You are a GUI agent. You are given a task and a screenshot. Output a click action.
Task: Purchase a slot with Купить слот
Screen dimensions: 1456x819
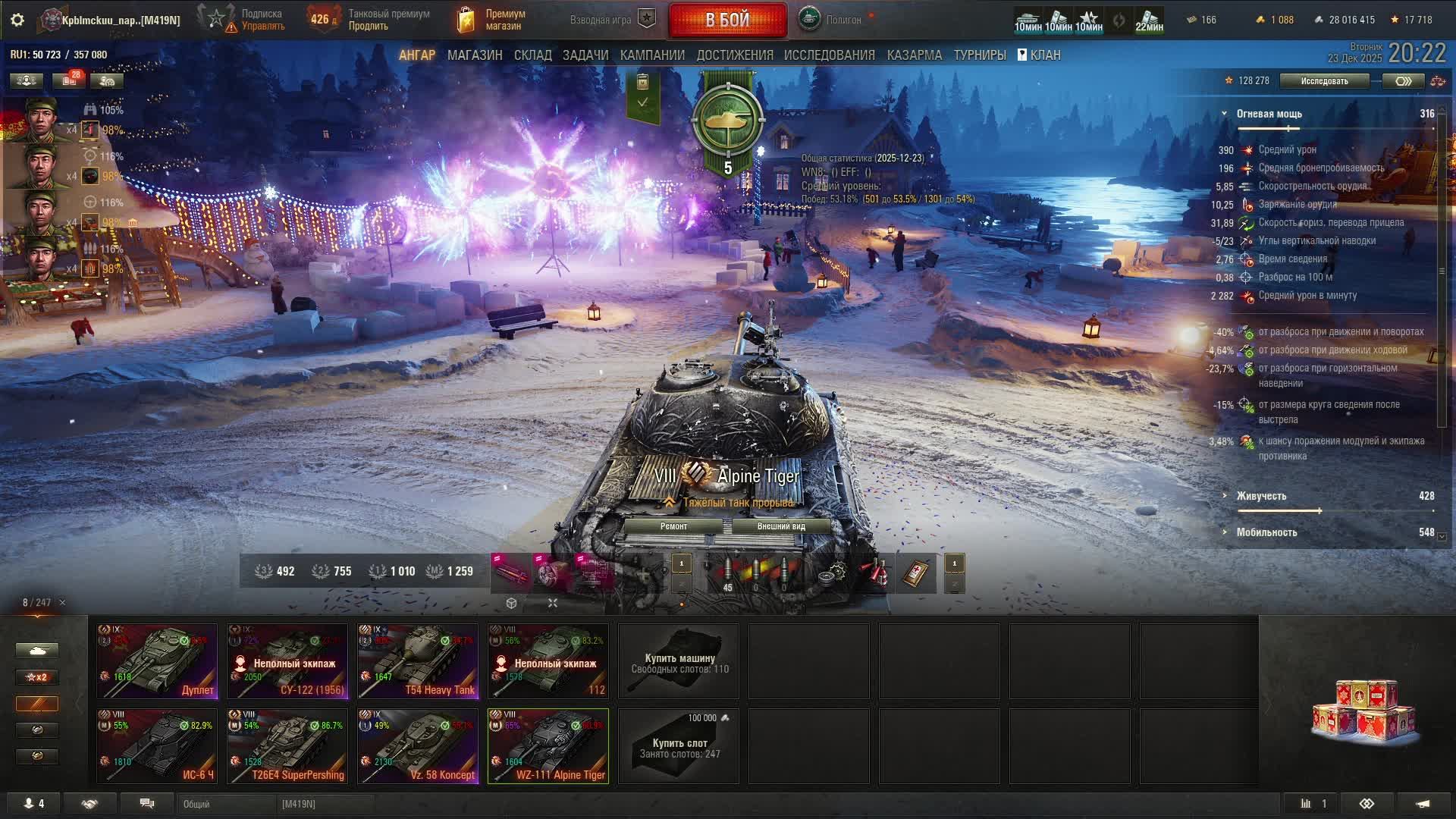tap(679, 745)
